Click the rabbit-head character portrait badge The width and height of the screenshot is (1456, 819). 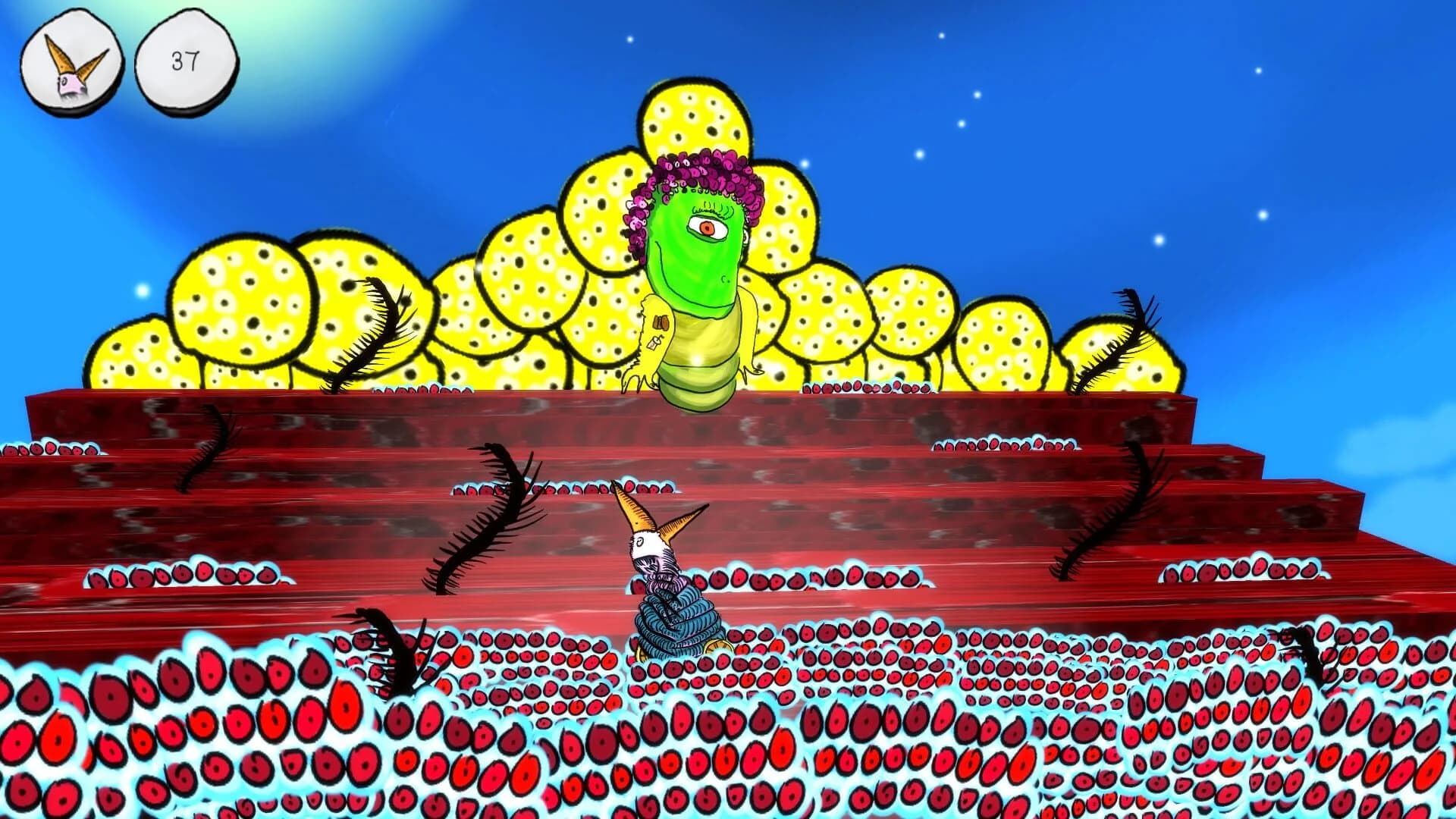pyautogui.click(x=68, y=59)
